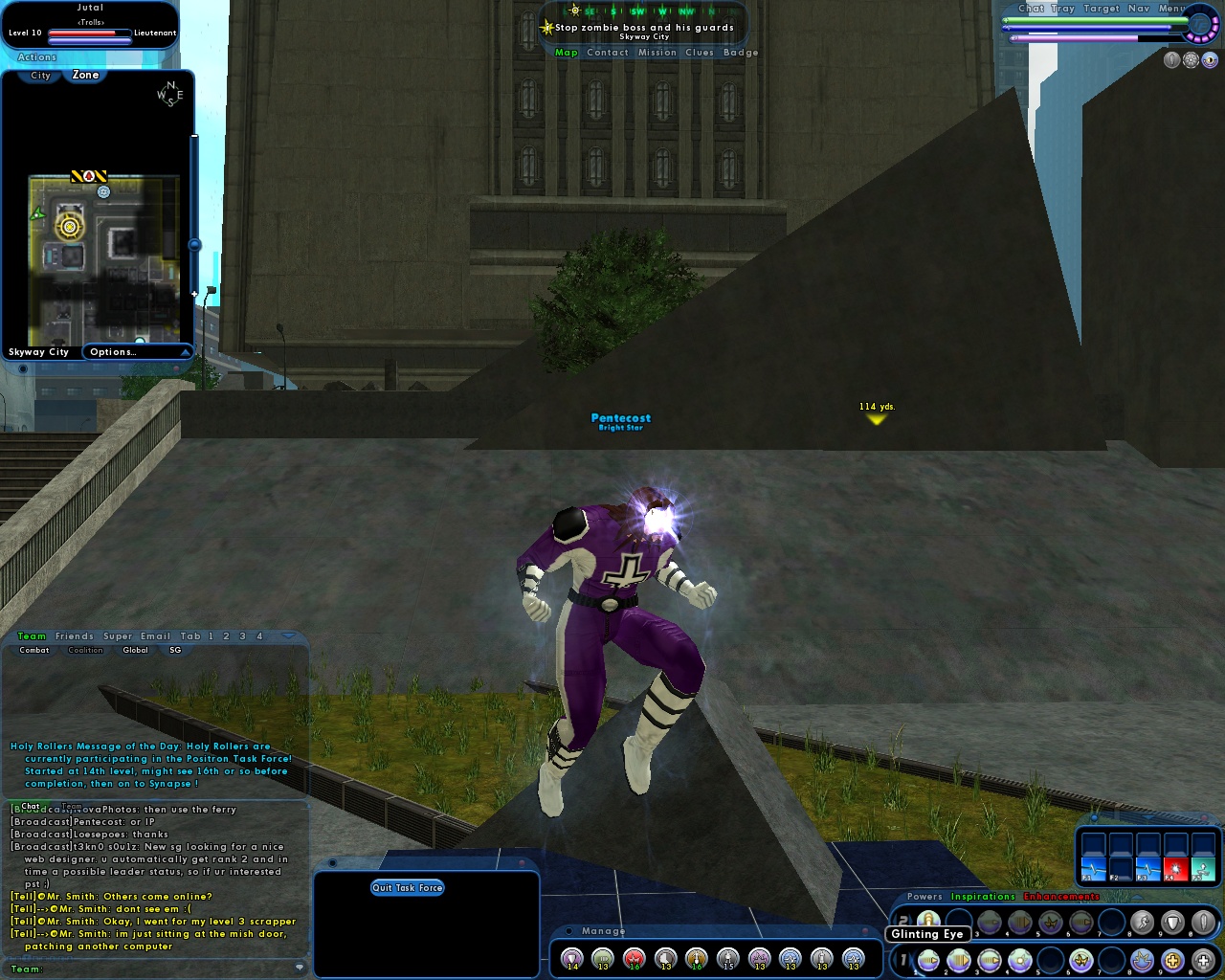This screenshot has height=980, width=1225.
Task: Activate the Sprint power in tray 2 slot 8
Action: pos(1142,921)
